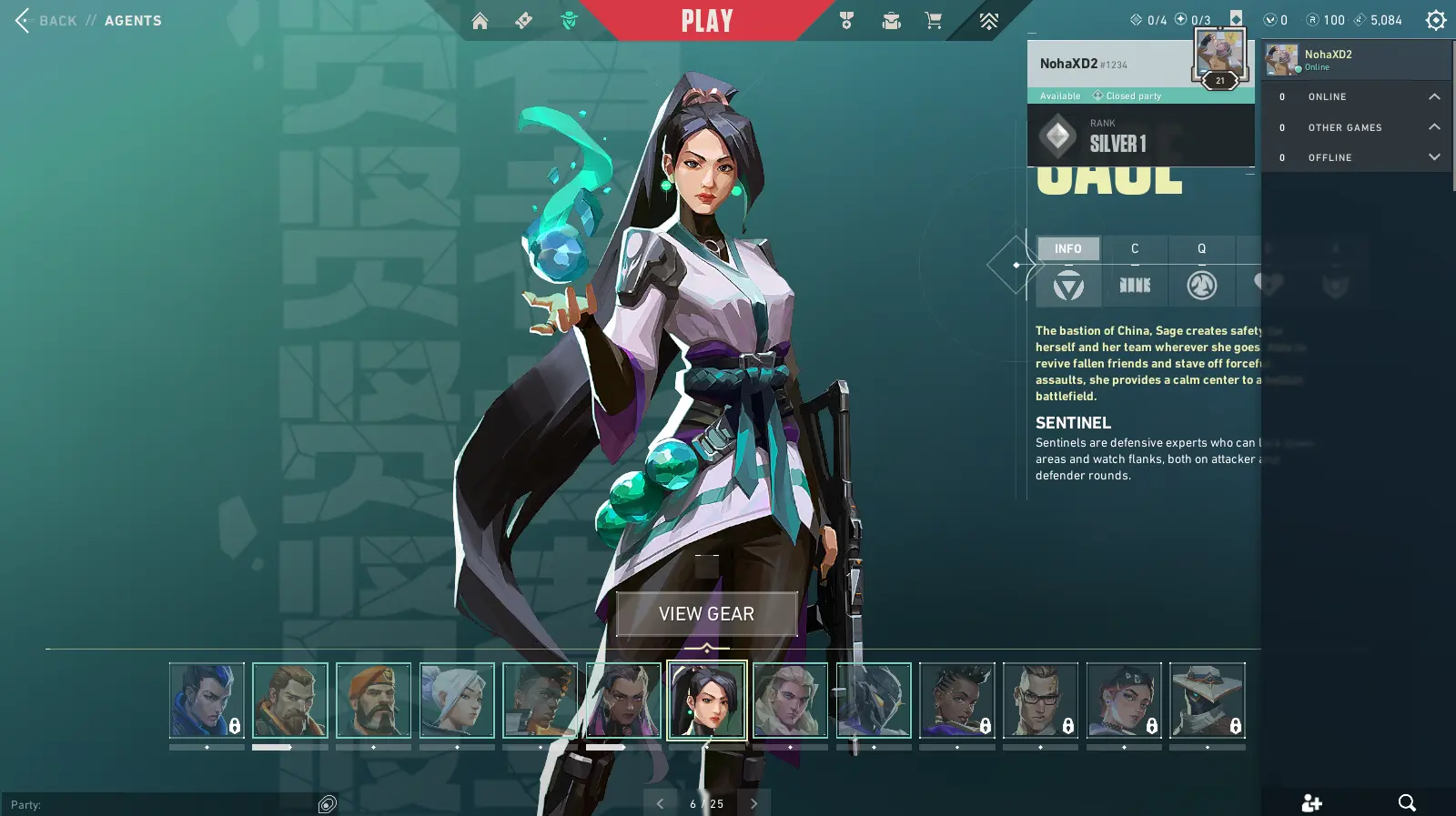The width and height of the screenshot is (1456, 816).
Task: Open the Store shopping cart icon
Action: [934, 19]
